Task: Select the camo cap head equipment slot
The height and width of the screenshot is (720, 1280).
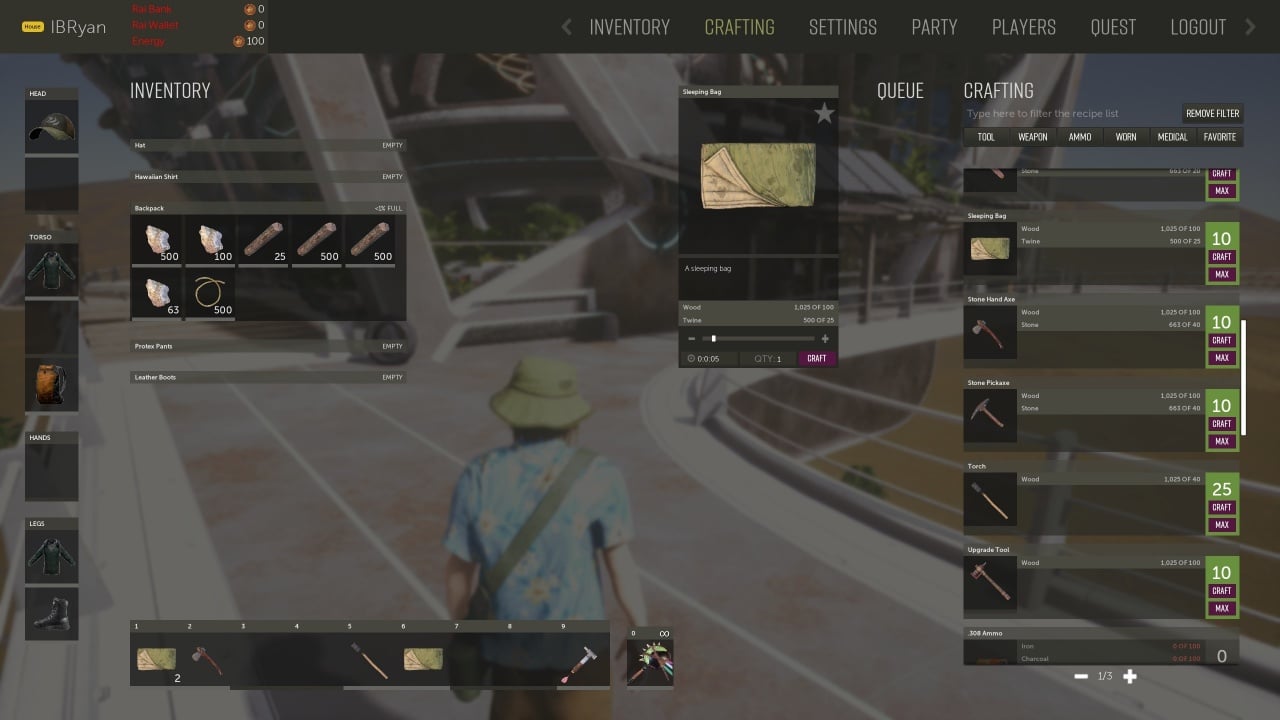Action: click(51, 127)
